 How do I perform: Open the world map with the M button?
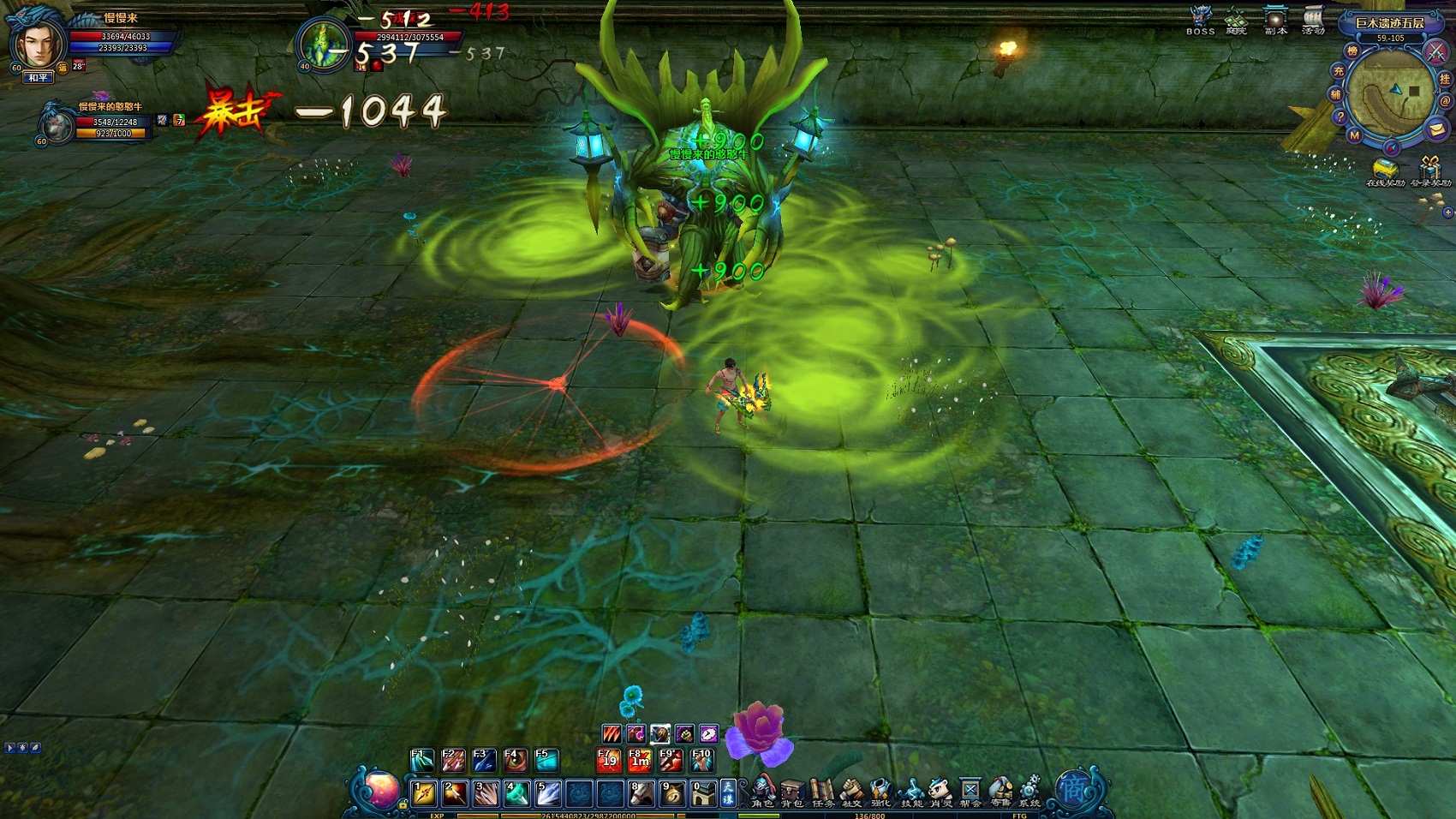tap(1354, 135)
